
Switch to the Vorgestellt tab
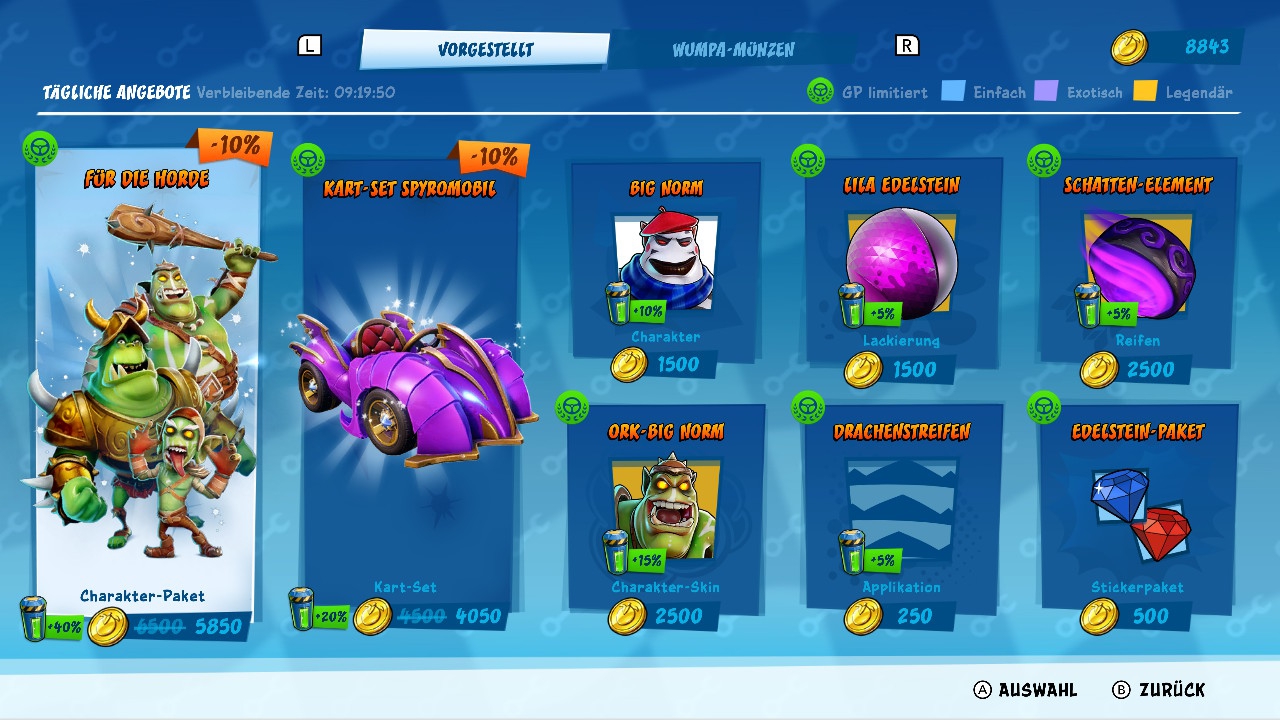coord(485,49)
